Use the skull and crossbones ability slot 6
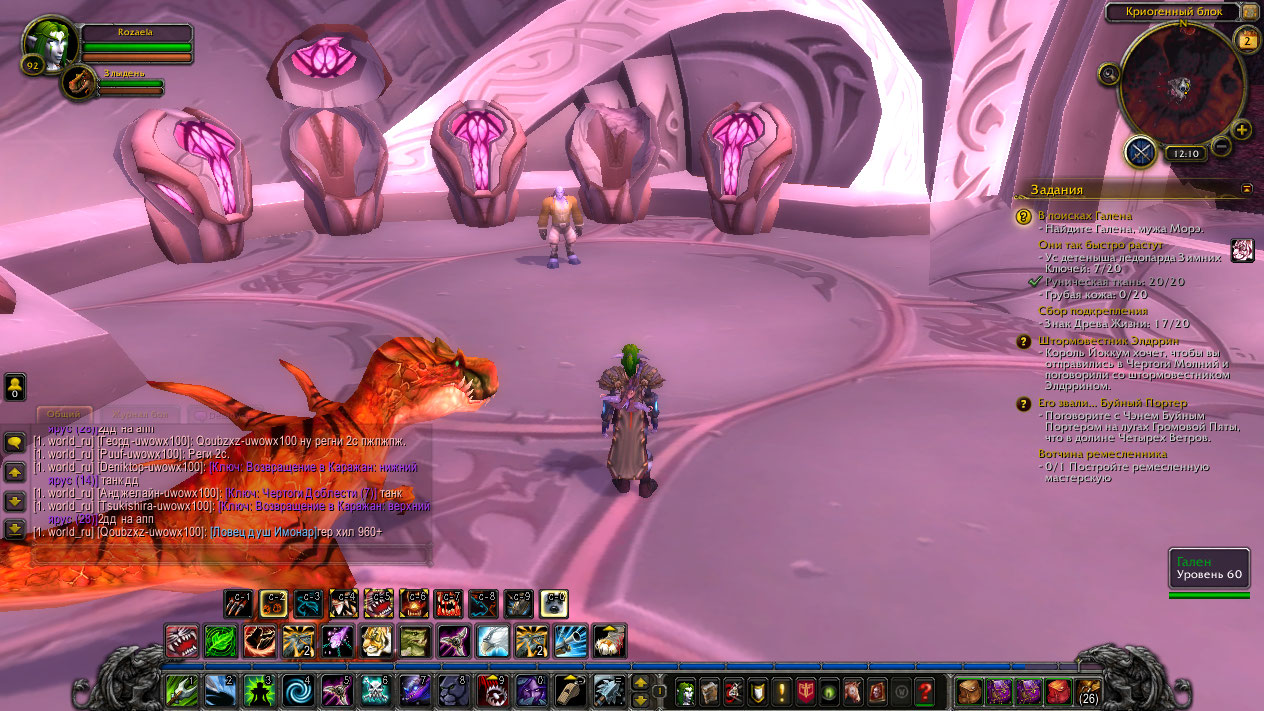 click(376, 690)
